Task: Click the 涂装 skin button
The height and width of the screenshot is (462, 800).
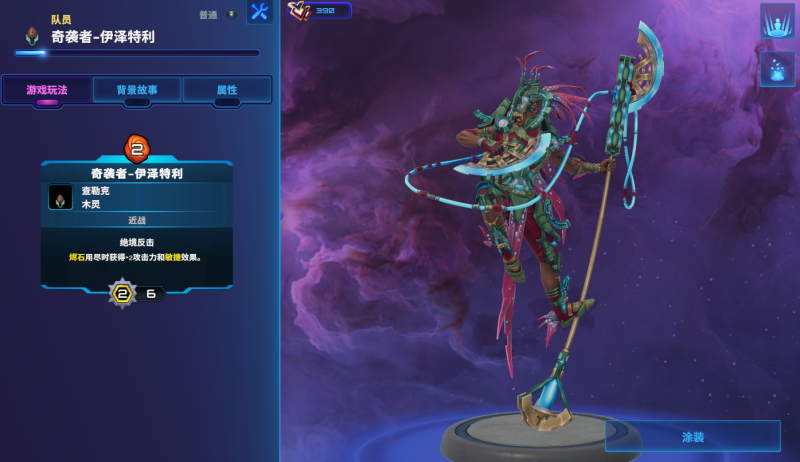Action: pos(693,437)
